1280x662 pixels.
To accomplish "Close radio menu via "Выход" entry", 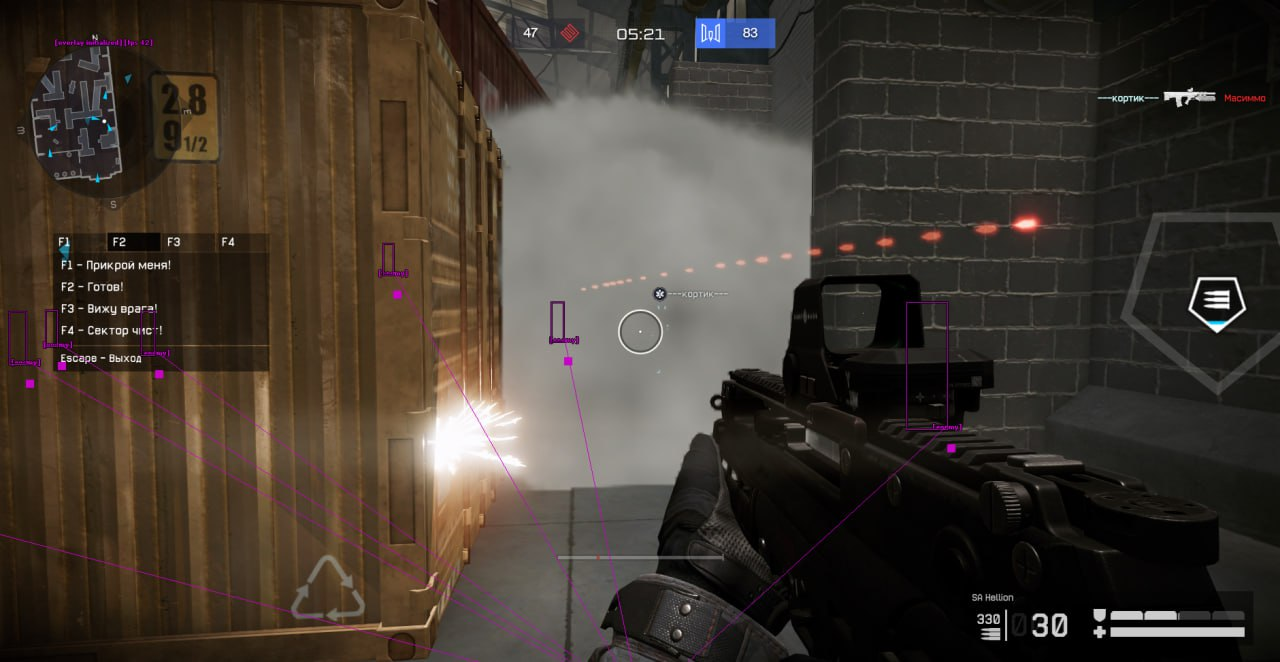I will 101,358.
